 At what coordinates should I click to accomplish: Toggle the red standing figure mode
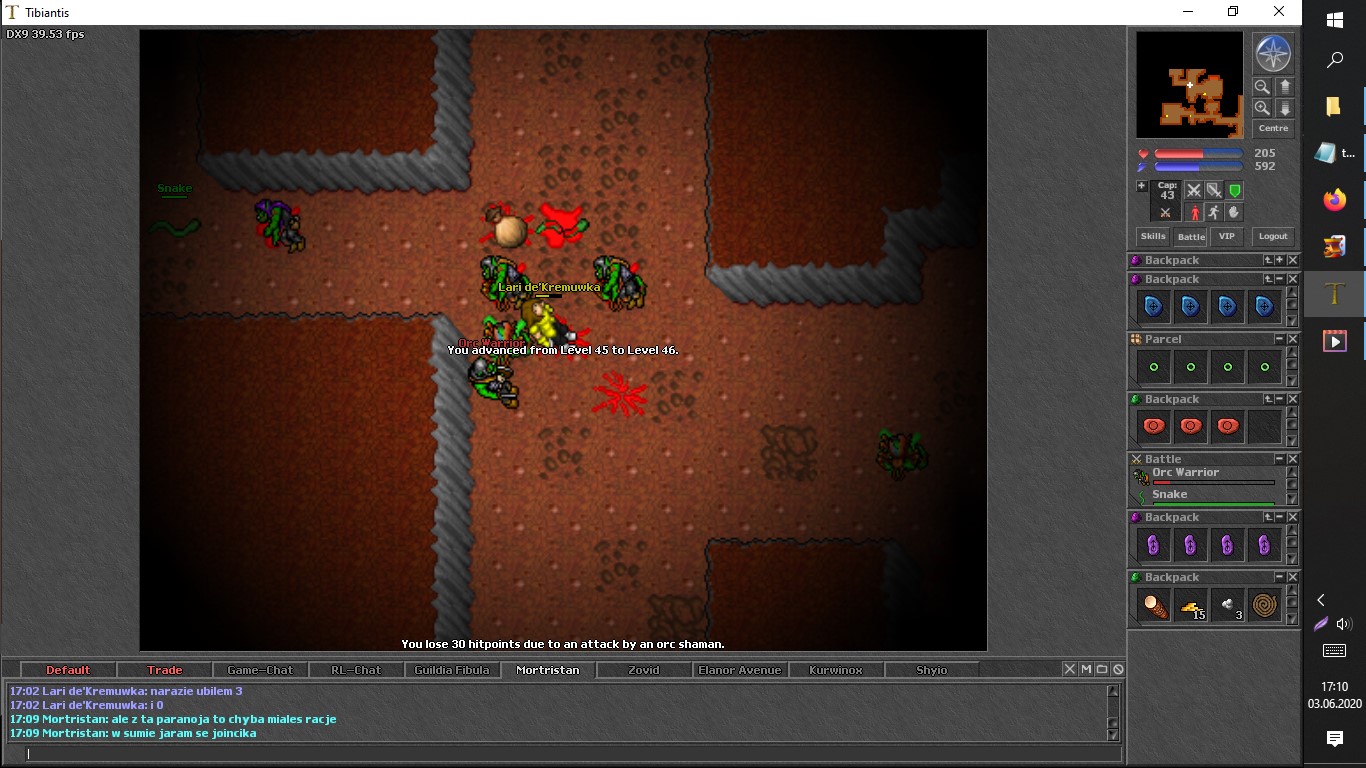1193,213
